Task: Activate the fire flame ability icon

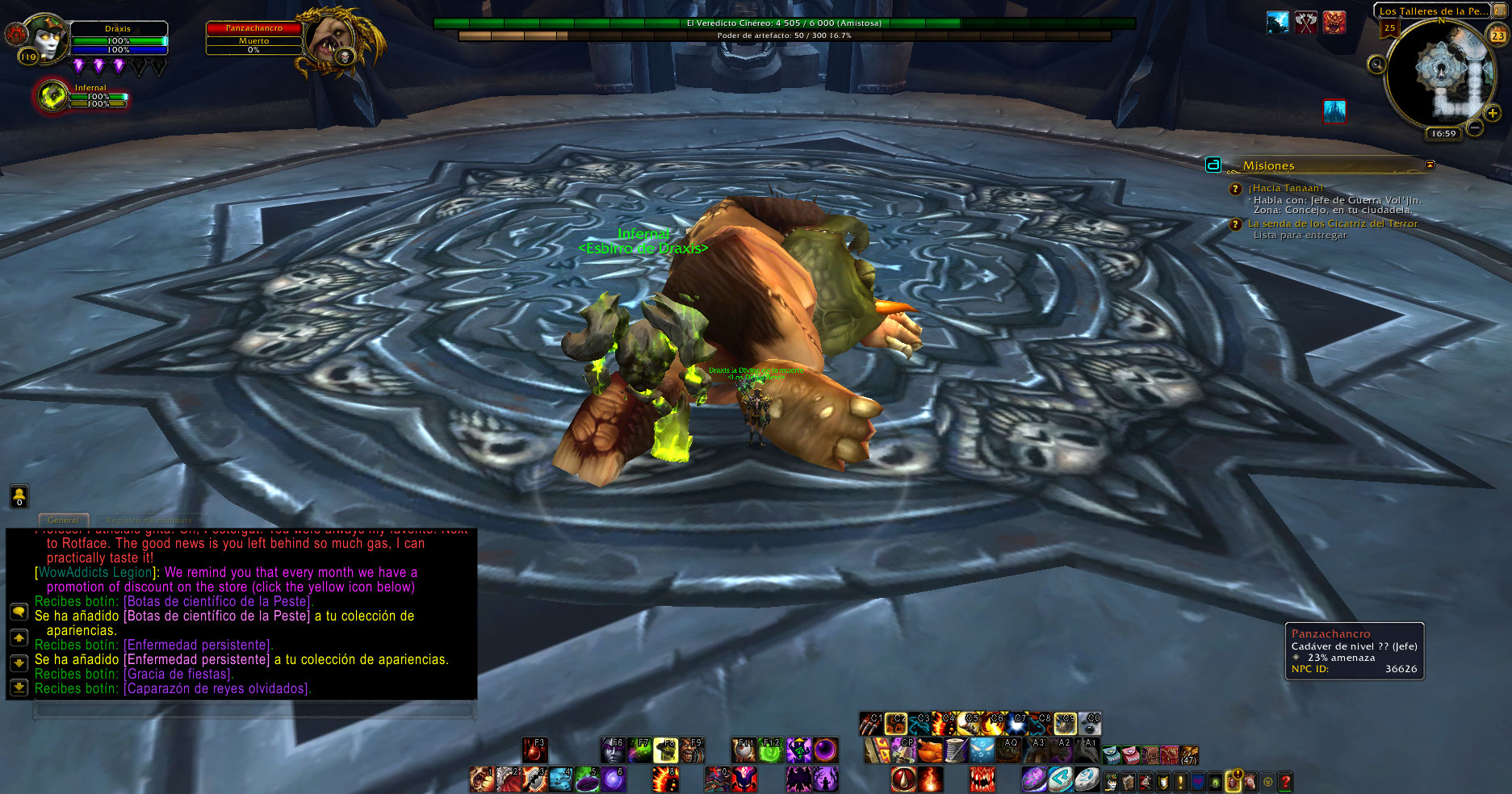Action: pos(930,779)
